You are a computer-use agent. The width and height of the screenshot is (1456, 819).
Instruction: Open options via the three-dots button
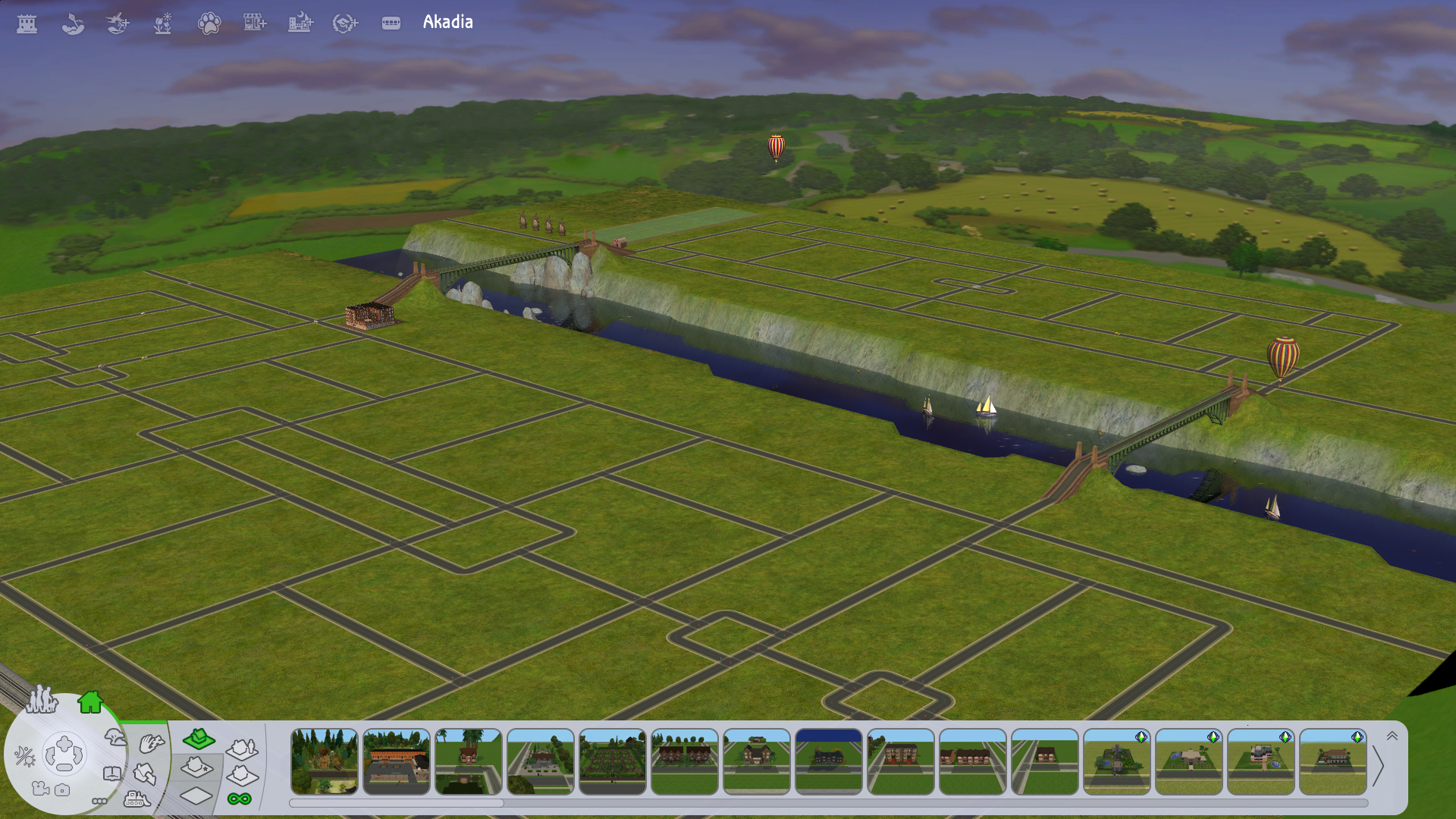click(99, 801)
